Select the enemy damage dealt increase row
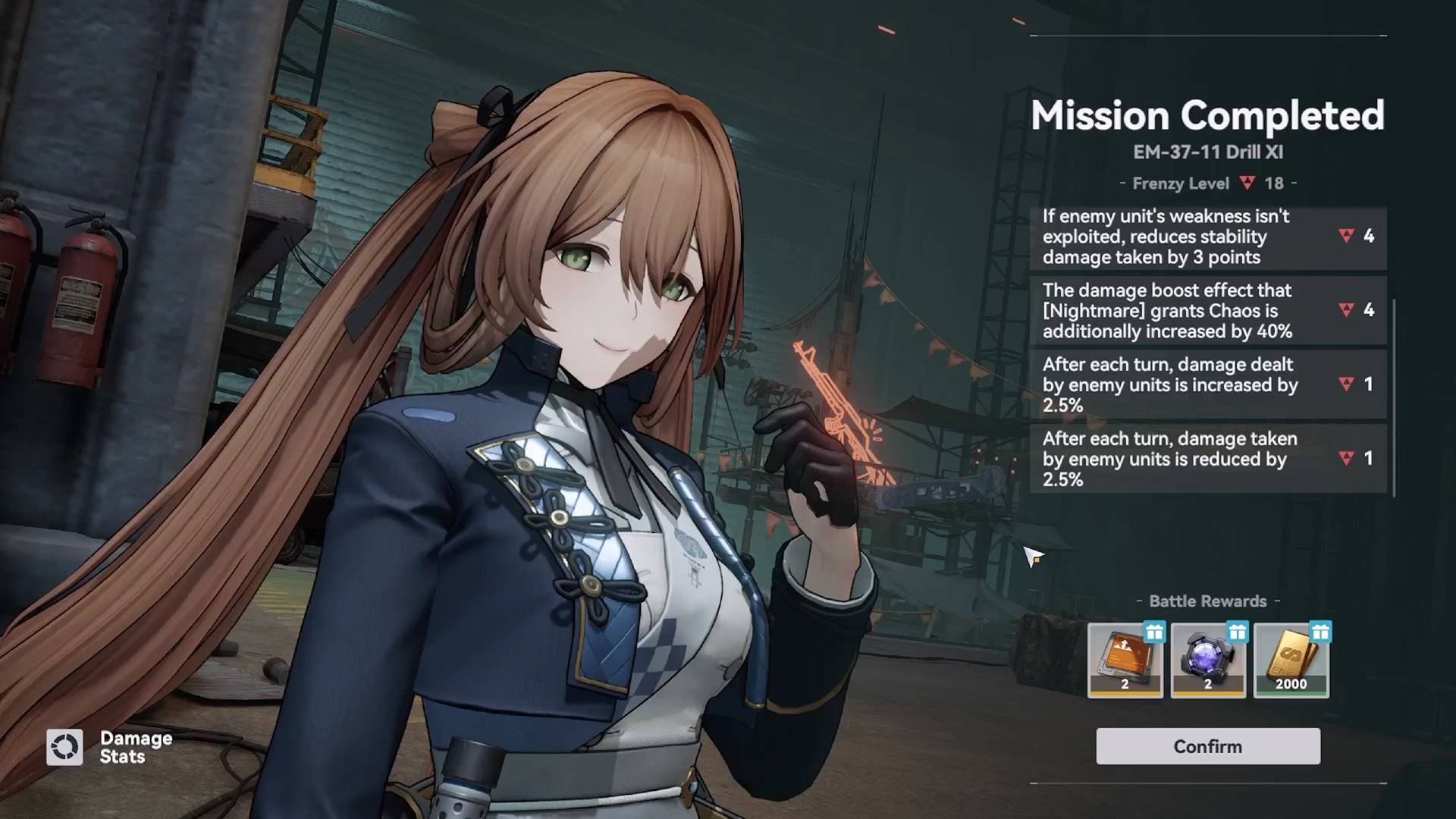Viewport: 1456px width, 819px height. point(1207,384)
